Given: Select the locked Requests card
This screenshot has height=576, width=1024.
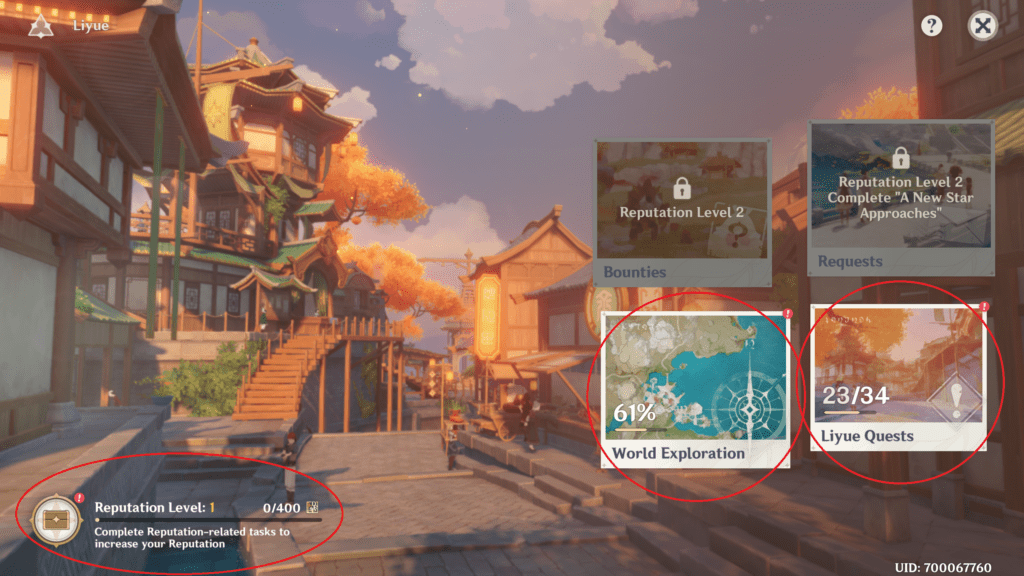Looking at the screenshot, I should [x=900, y=197].
